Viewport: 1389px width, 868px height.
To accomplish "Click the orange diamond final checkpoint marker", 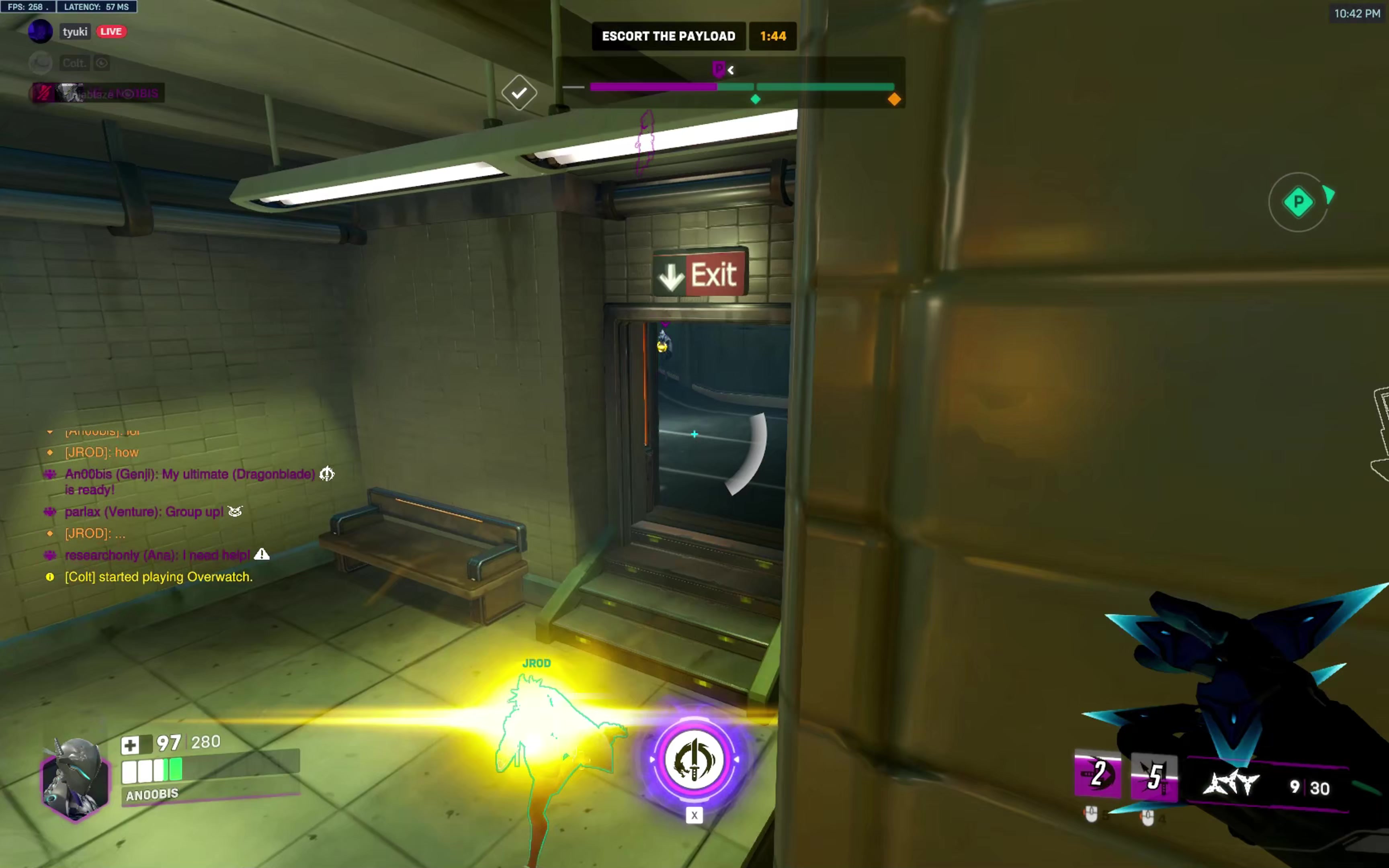I will [894, 100].
